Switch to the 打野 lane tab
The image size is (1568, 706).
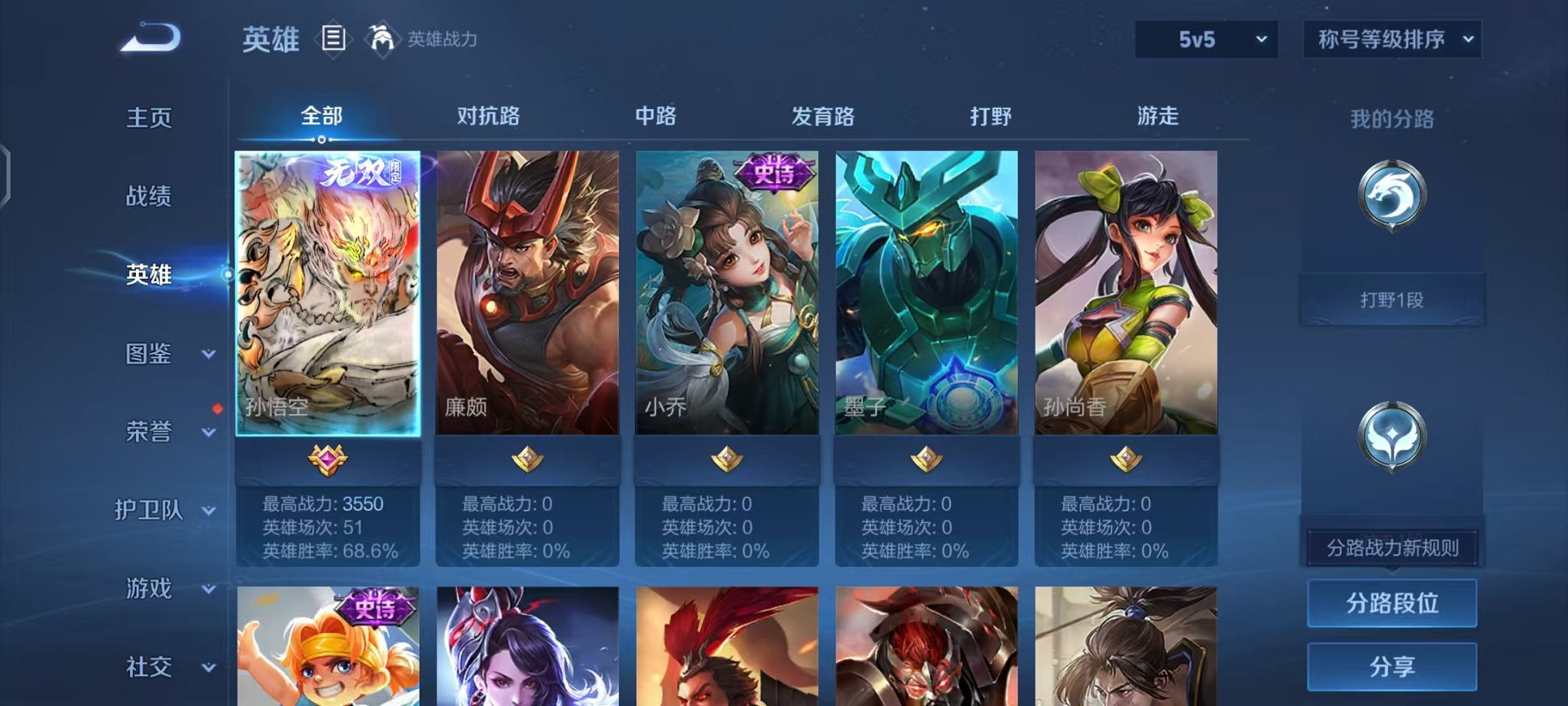point(990,117)
